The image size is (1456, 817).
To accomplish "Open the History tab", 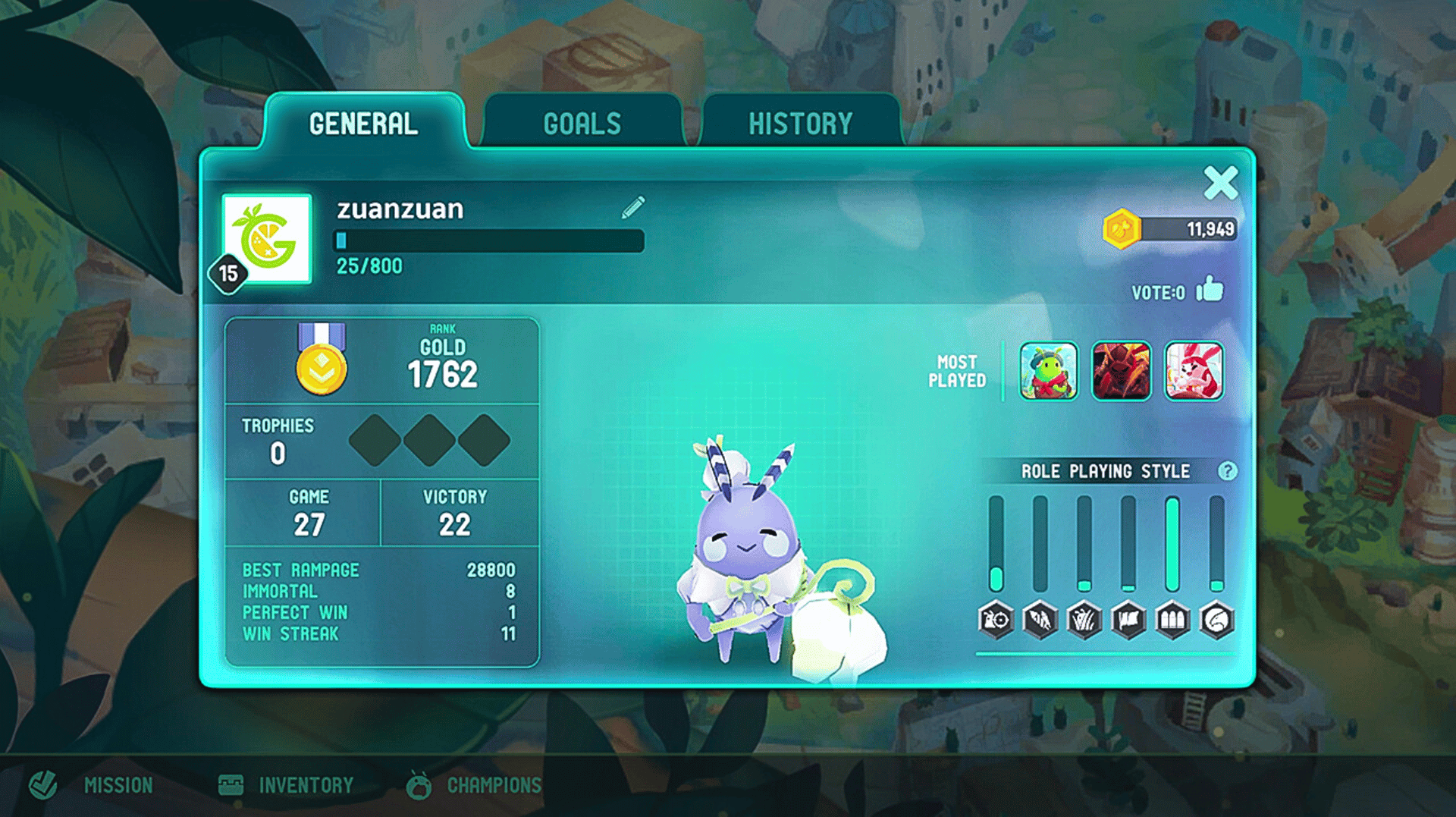I will coord(800,124).
